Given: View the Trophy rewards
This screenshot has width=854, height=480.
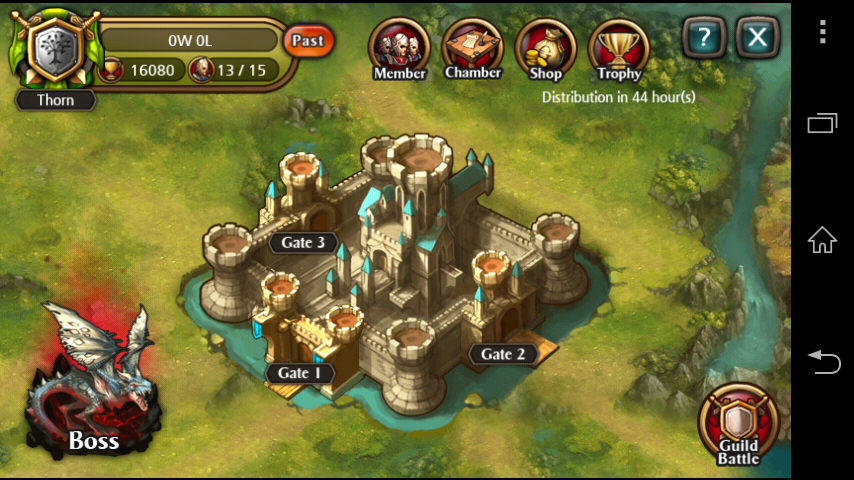Looking at the screenshot, I should [619, 49].
